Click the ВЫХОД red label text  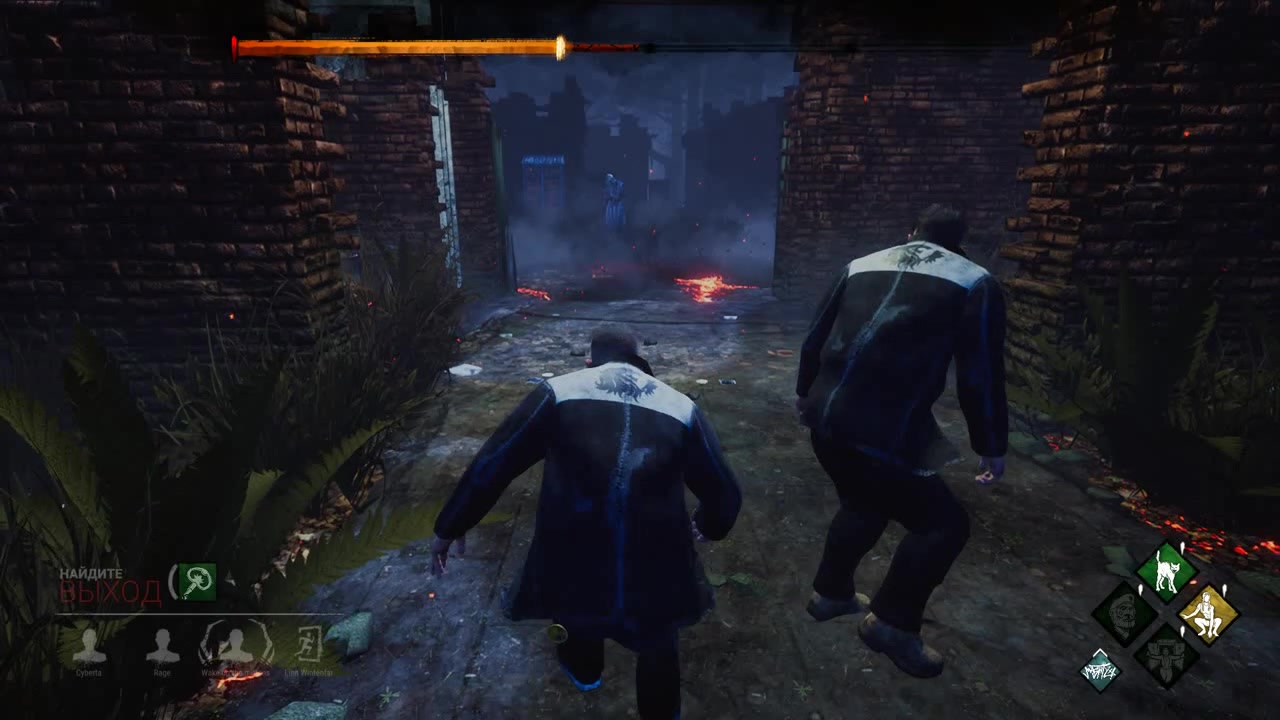click(111, 589)
